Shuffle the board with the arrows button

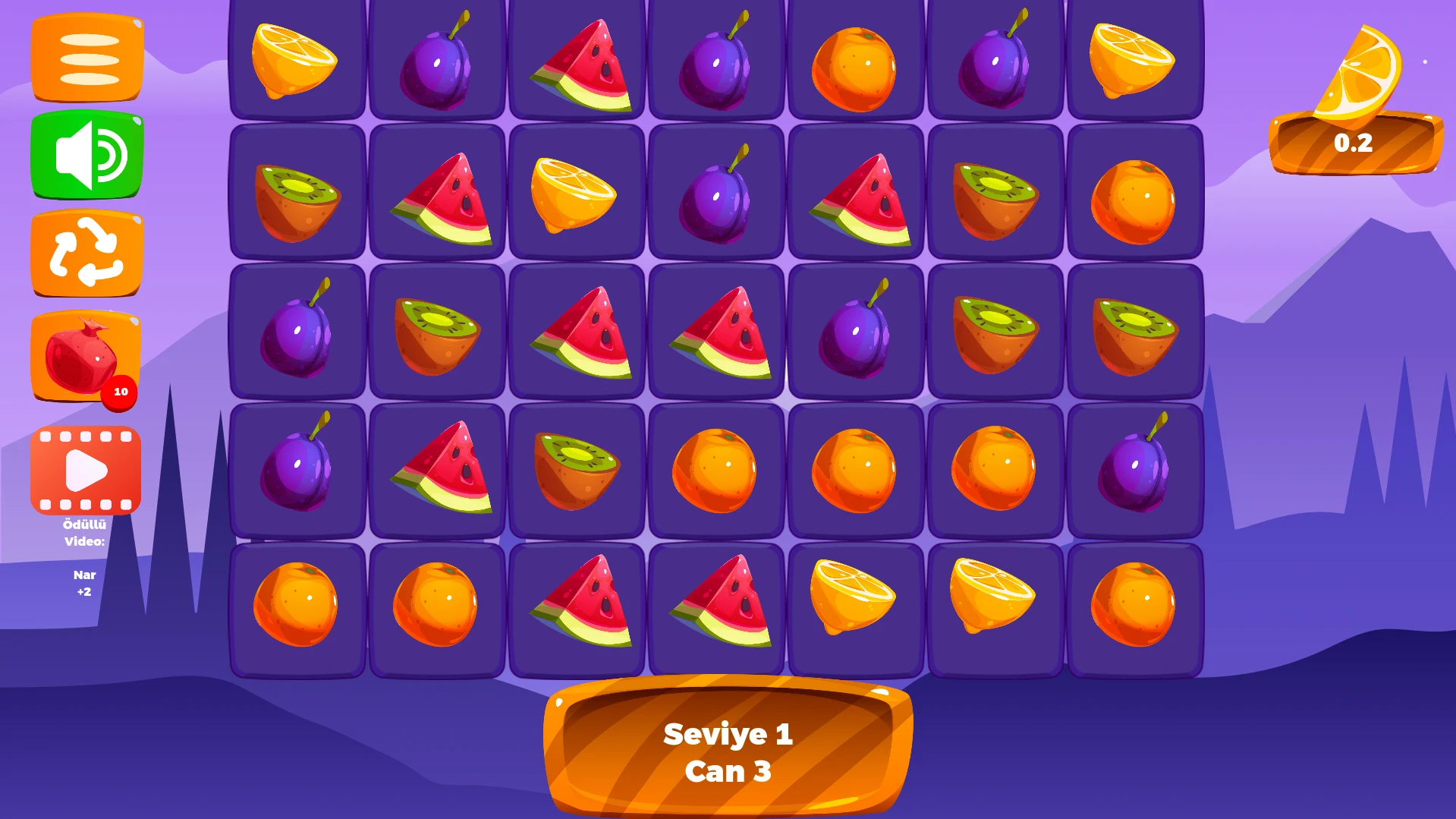click(87, 254)
